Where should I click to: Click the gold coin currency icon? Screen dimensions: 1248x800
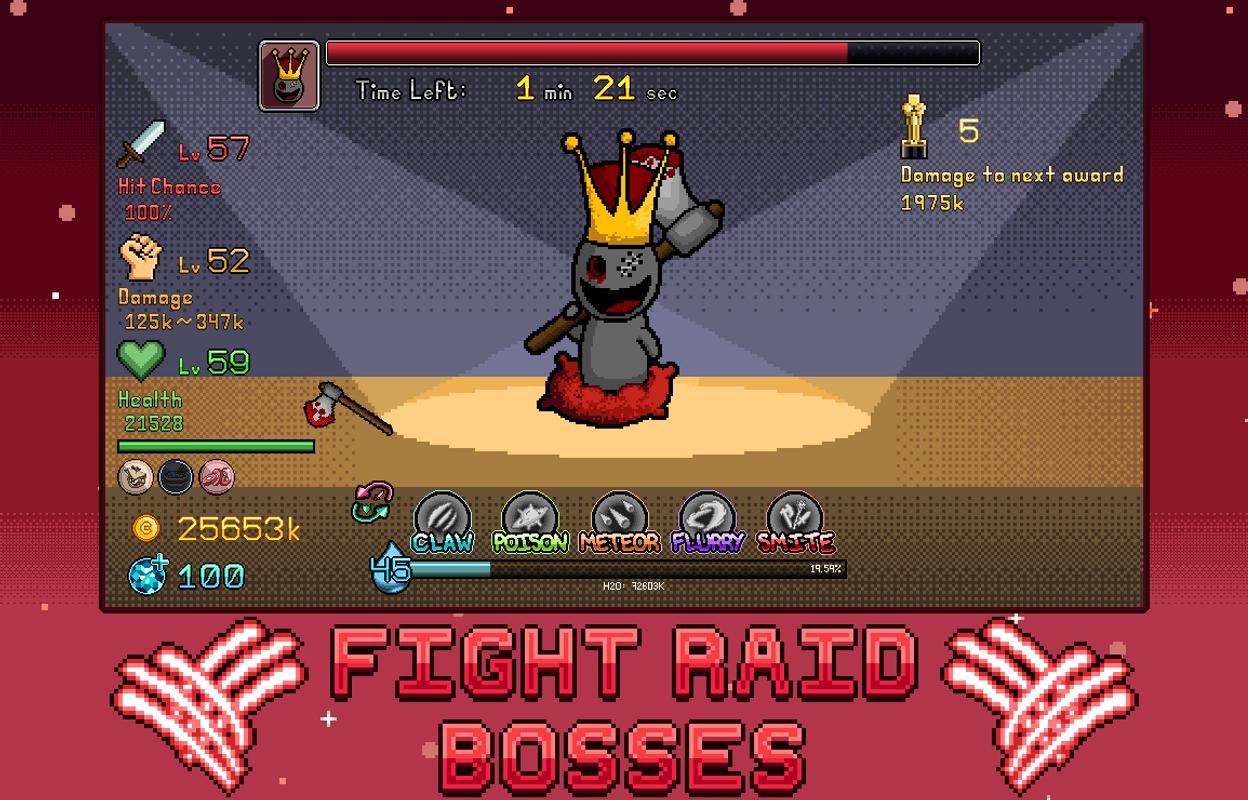coord(146,528)
